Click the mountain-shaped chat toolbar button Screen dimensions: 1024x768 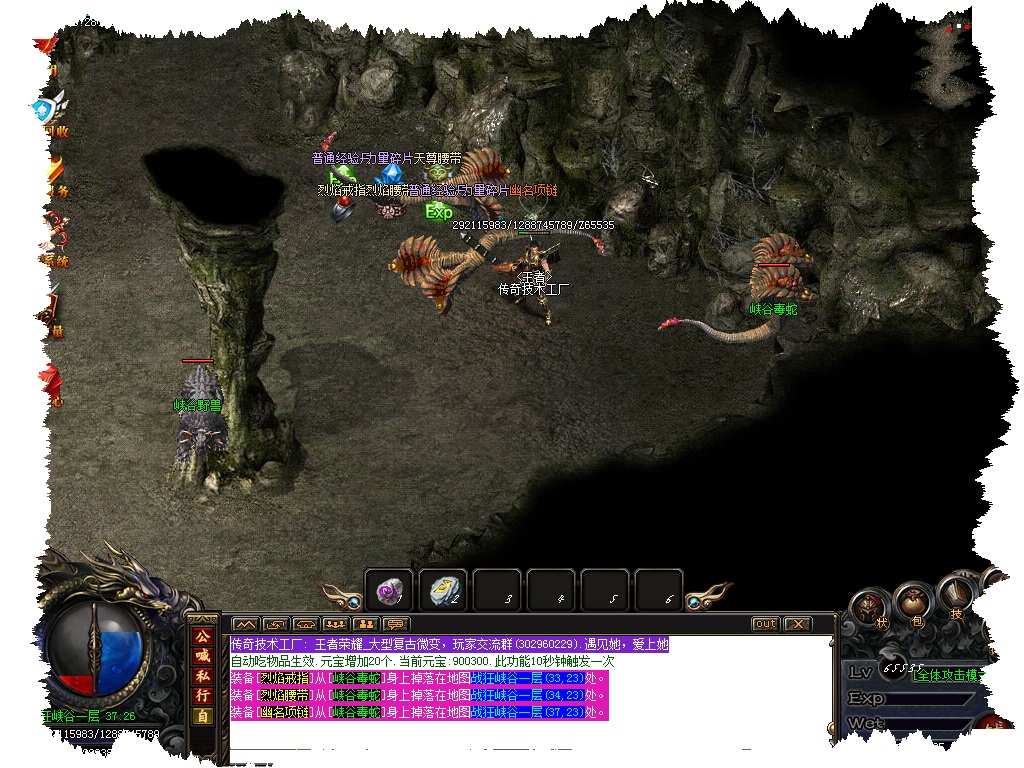coord(246,625)
